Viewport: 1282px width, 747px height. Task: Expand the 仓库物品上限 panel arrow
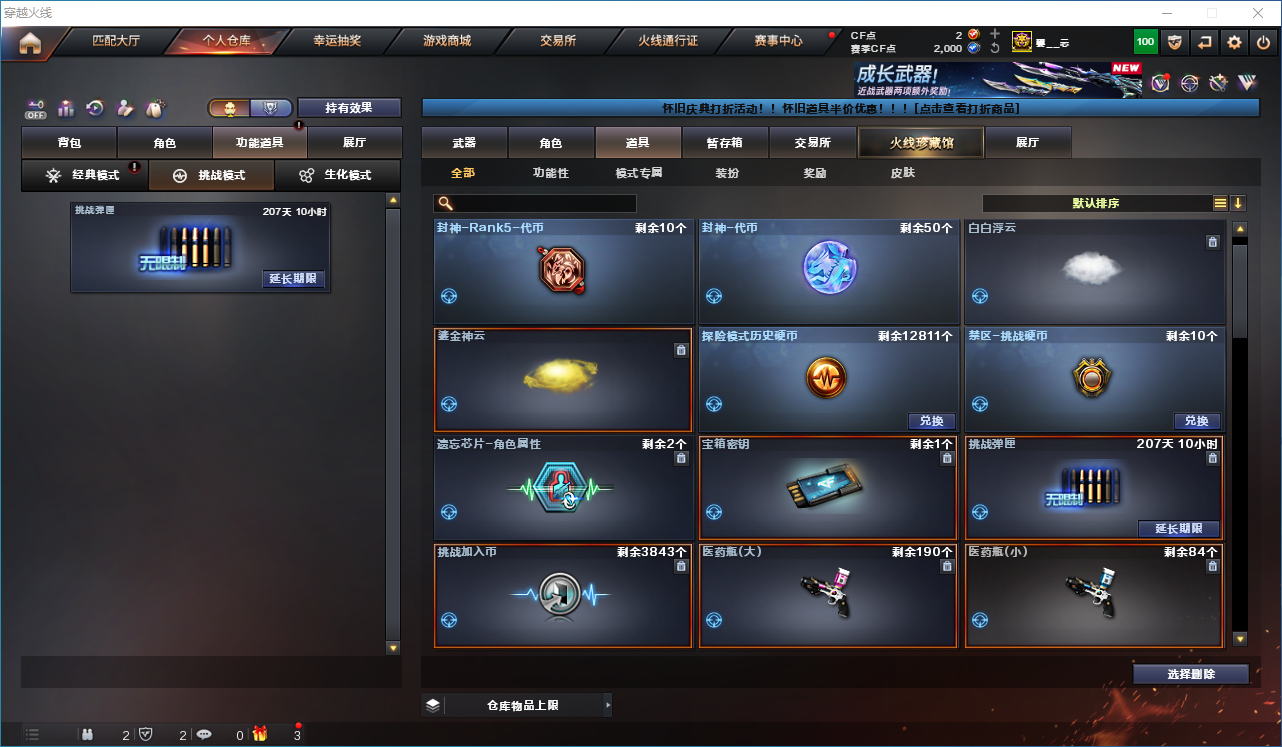608,704
